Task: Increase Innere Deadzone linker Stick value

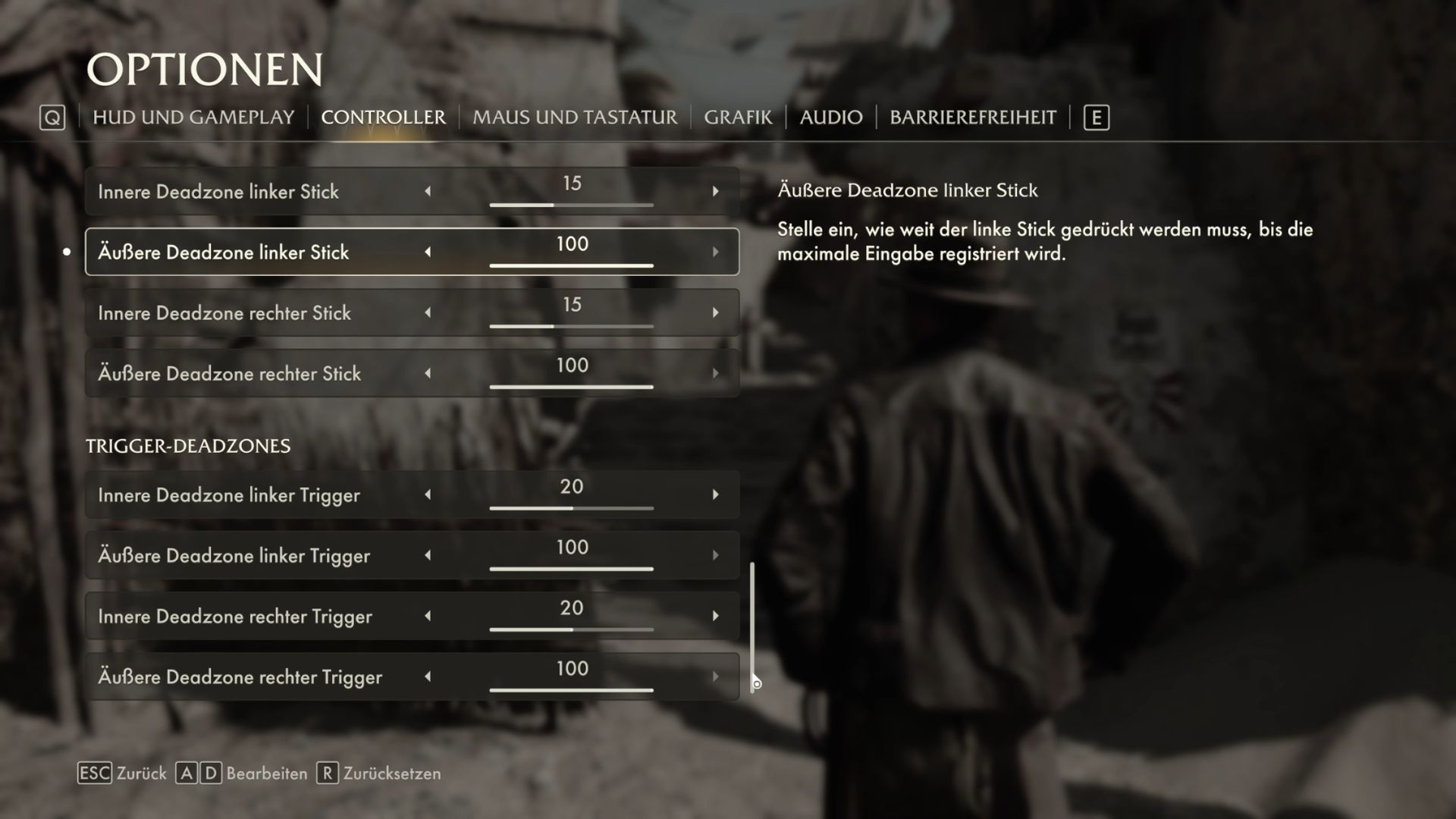Action: pos(715,192)
